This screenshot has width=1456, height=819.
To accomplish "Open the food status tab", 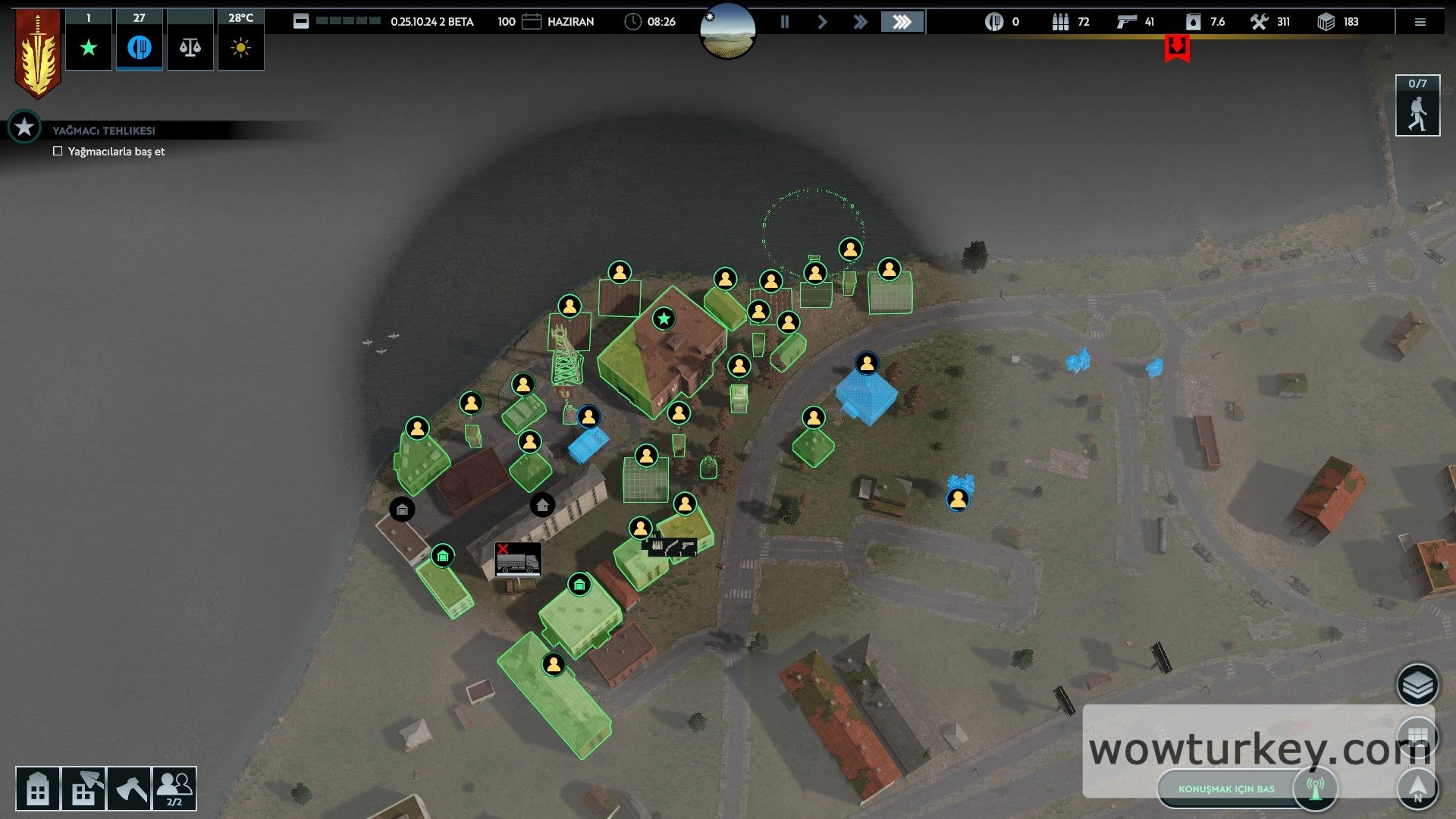I will pyautogui.click(x=139, y=48).
